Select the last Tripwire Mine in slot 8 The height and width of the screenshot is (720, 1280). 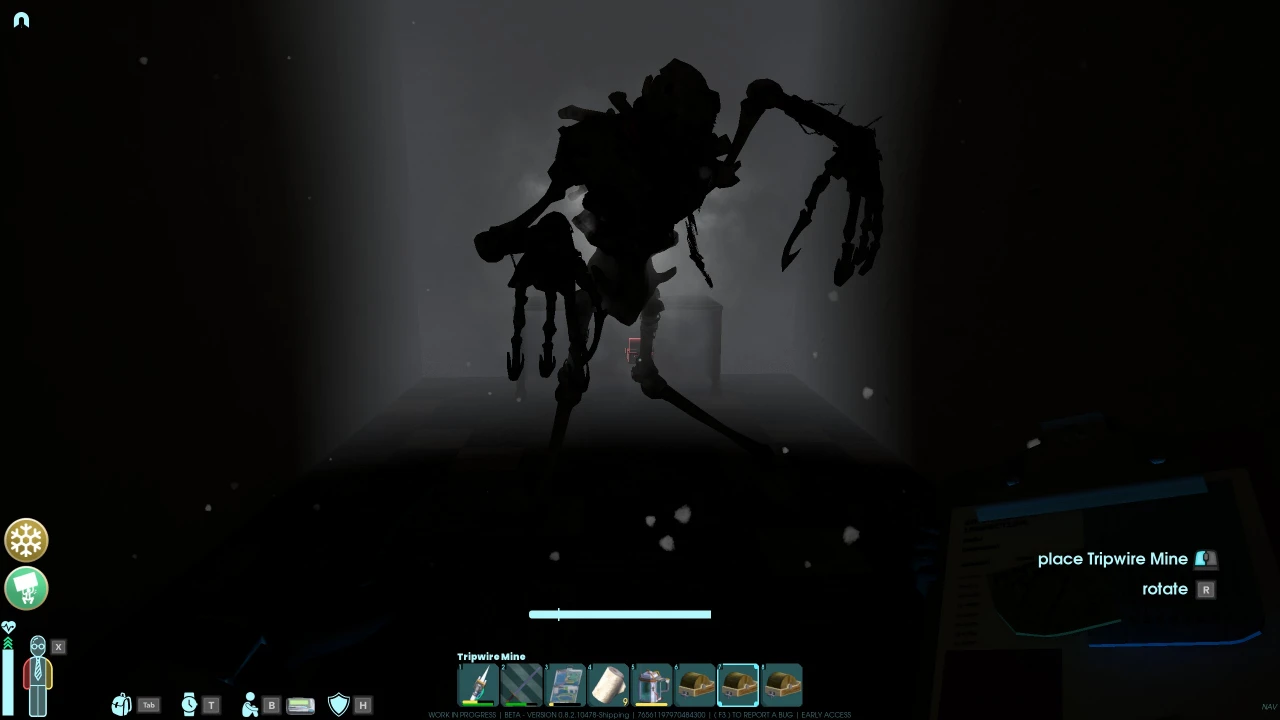pos(781,684)
